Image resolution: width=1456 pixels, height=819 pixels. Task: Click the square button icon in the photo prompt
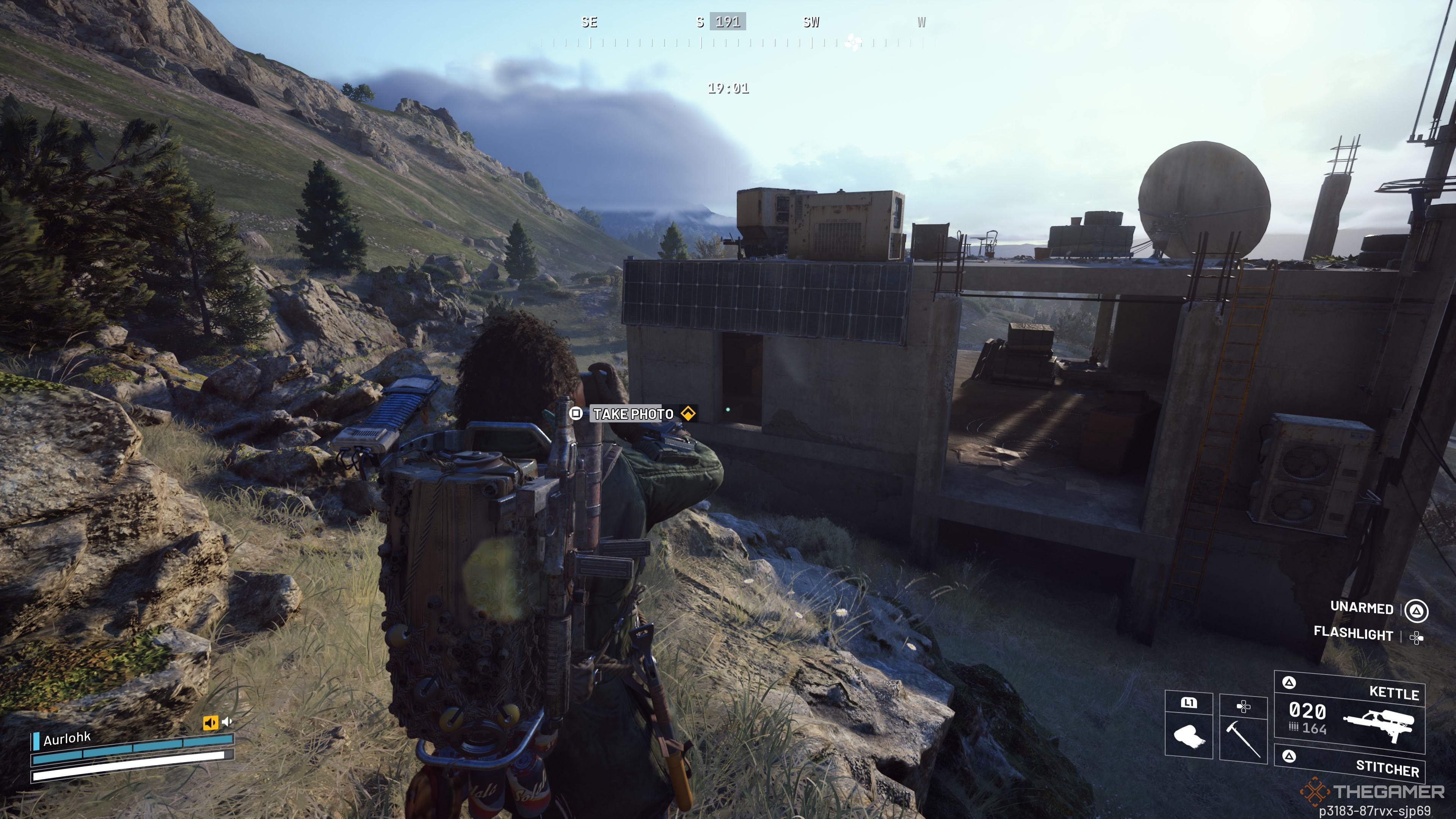coord(576,414)
